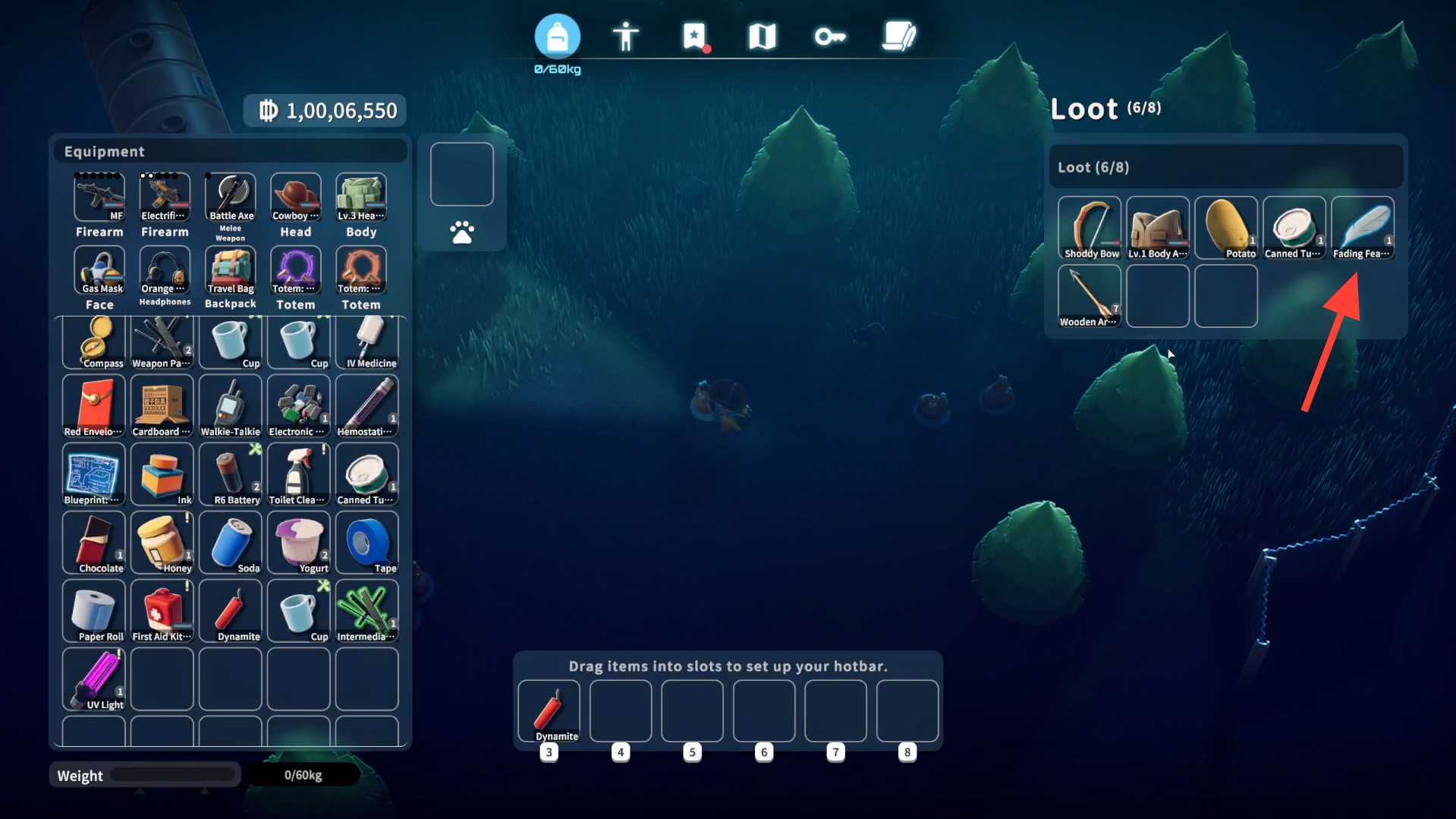Screen dimensions: 1456x819
Task: Take the Potato from loot
Action: pyautogui.click(x=1225, y=228)
